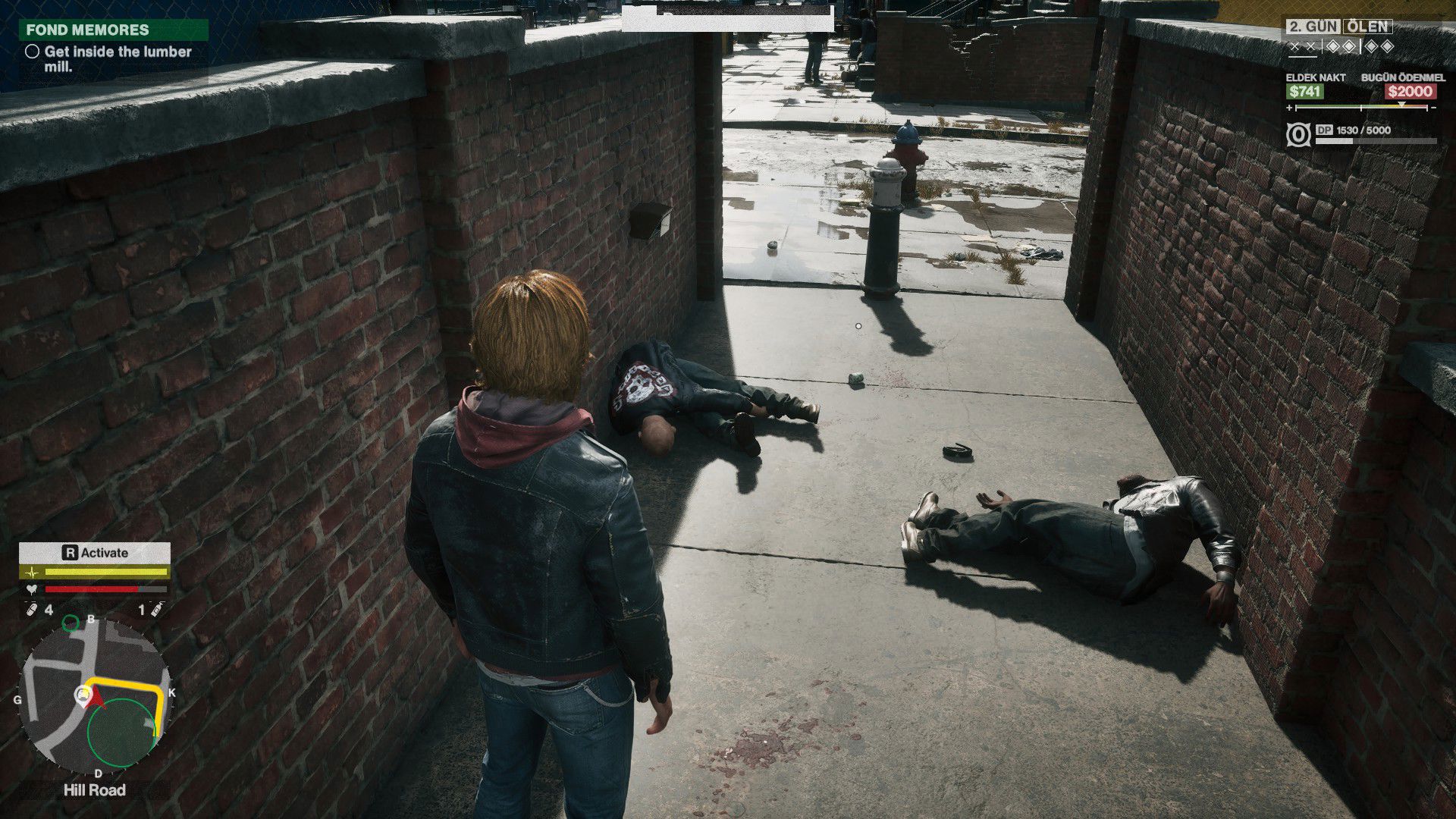Select the white vehicle marker on the minimap
The height and width of the screenshot is (819, 1456).
pos(82,694)
